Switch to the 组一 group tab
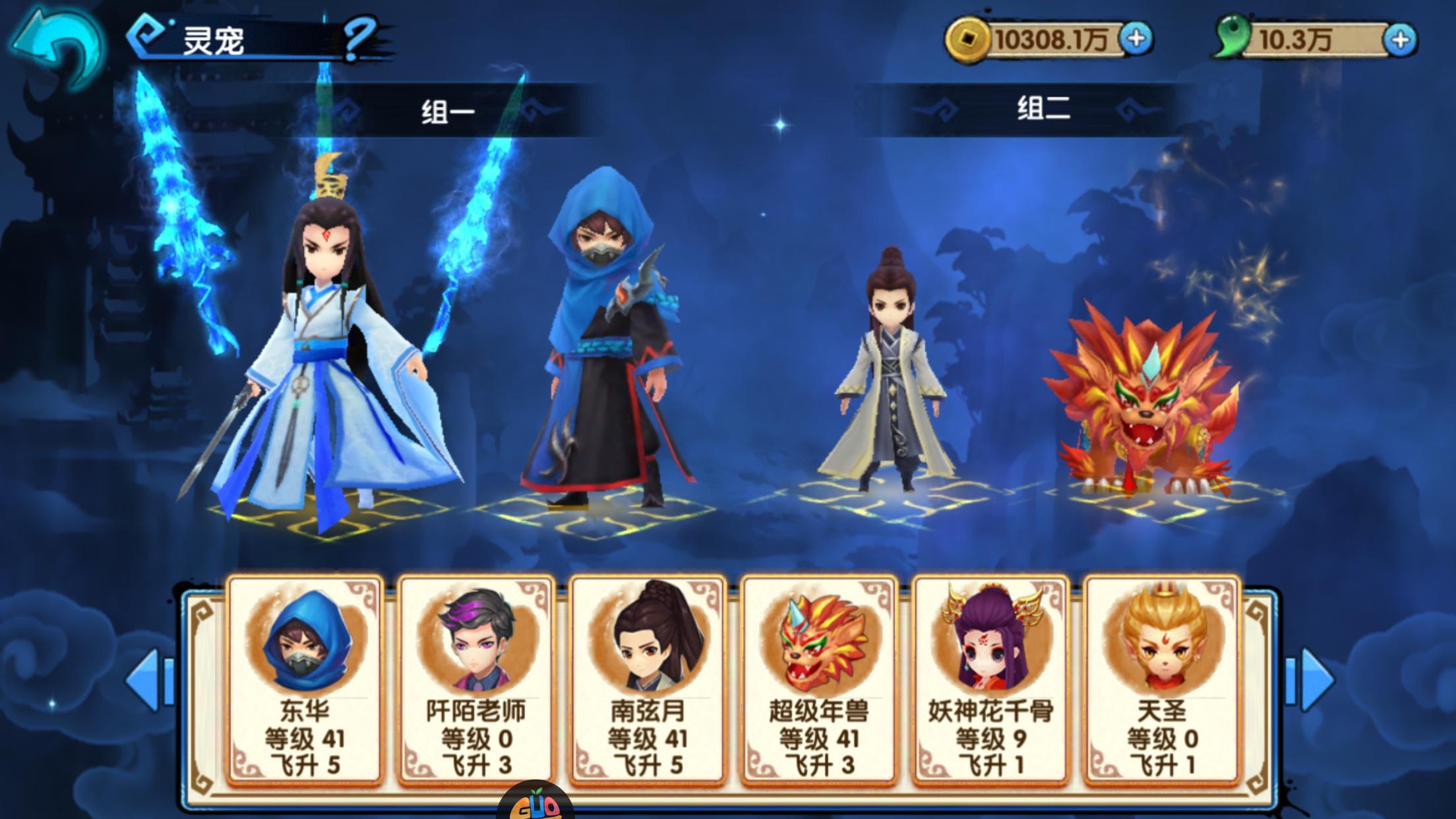Screen dimensions: 1456x819 coord(448,110)
